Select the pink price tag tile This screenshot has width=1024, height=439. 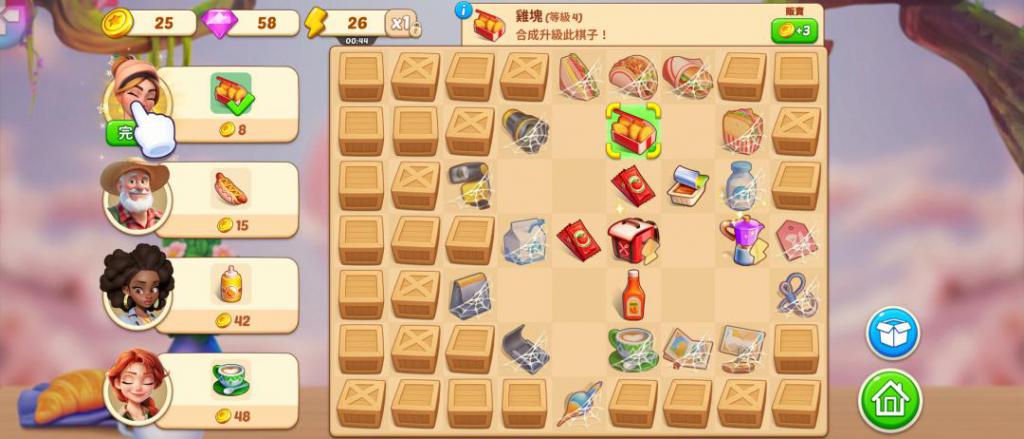coord(796,240)
